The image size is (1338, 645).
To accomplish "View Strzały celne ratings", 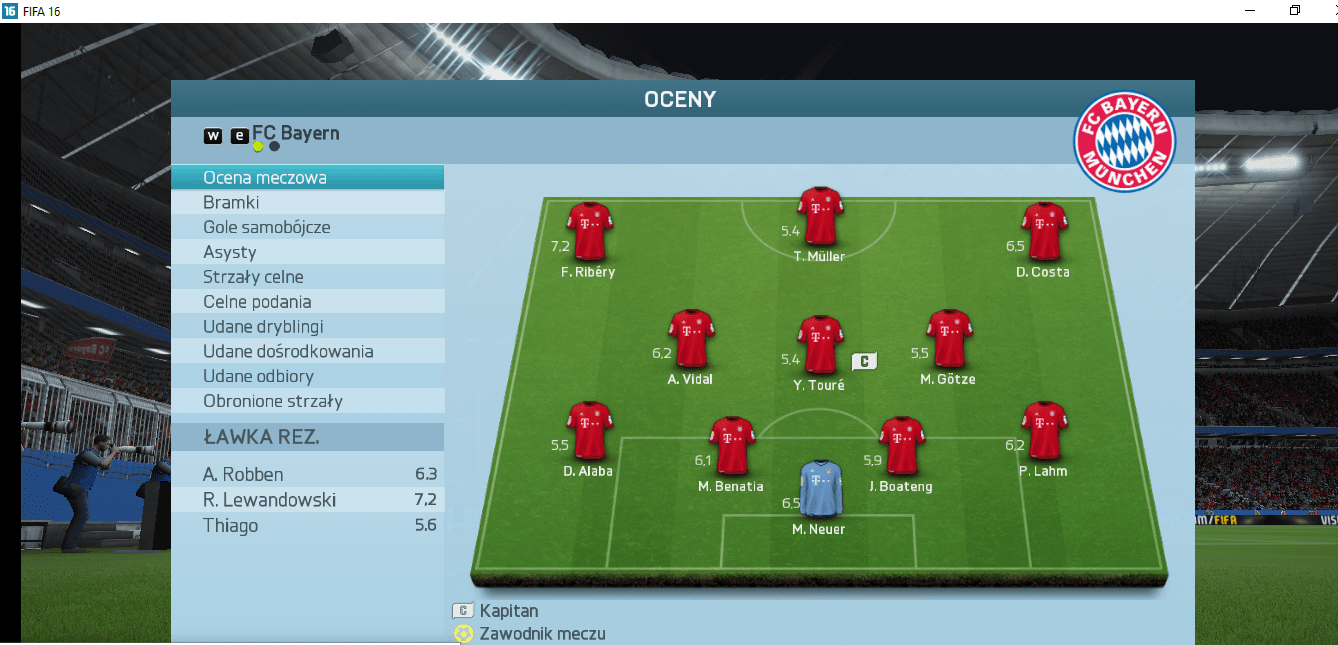I will pyautogui.click(x=307, y=277).
